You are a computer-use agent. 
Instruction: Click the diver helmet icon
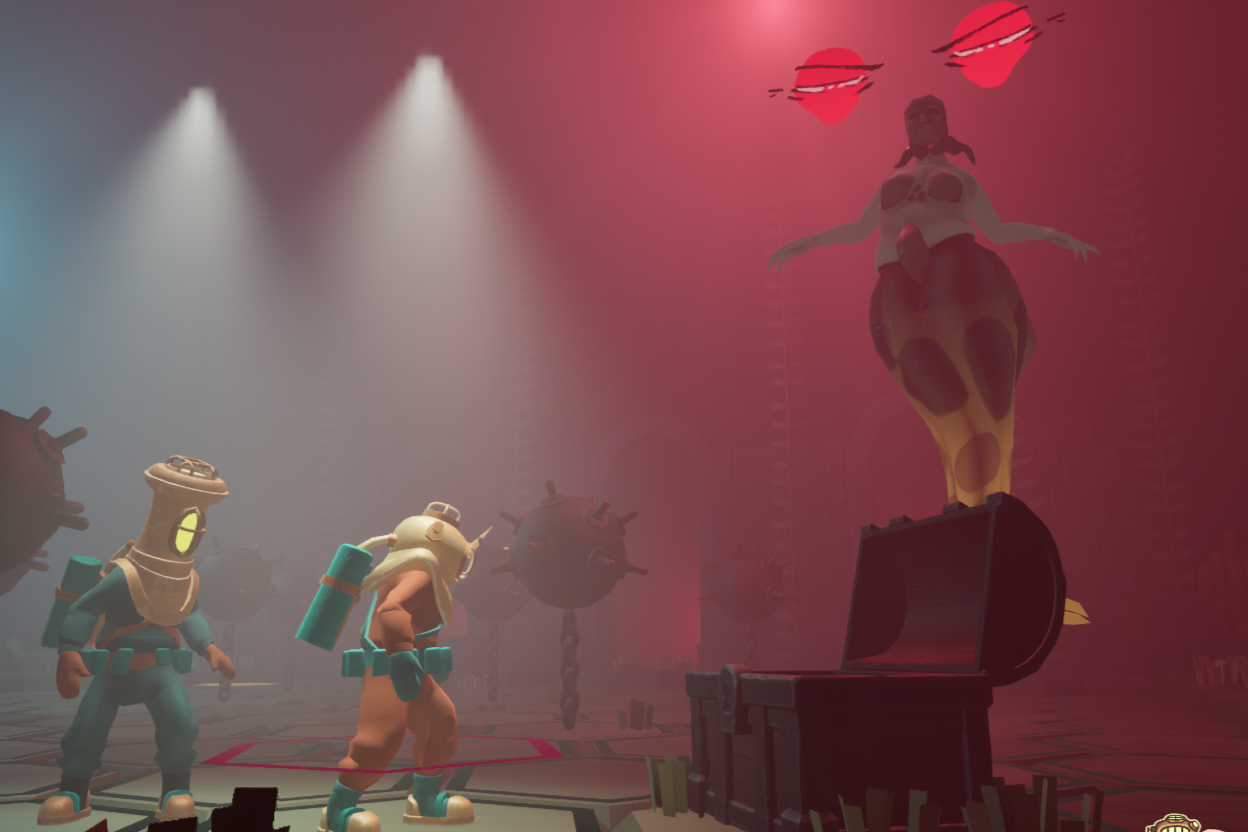click(x=1176, y=823)
